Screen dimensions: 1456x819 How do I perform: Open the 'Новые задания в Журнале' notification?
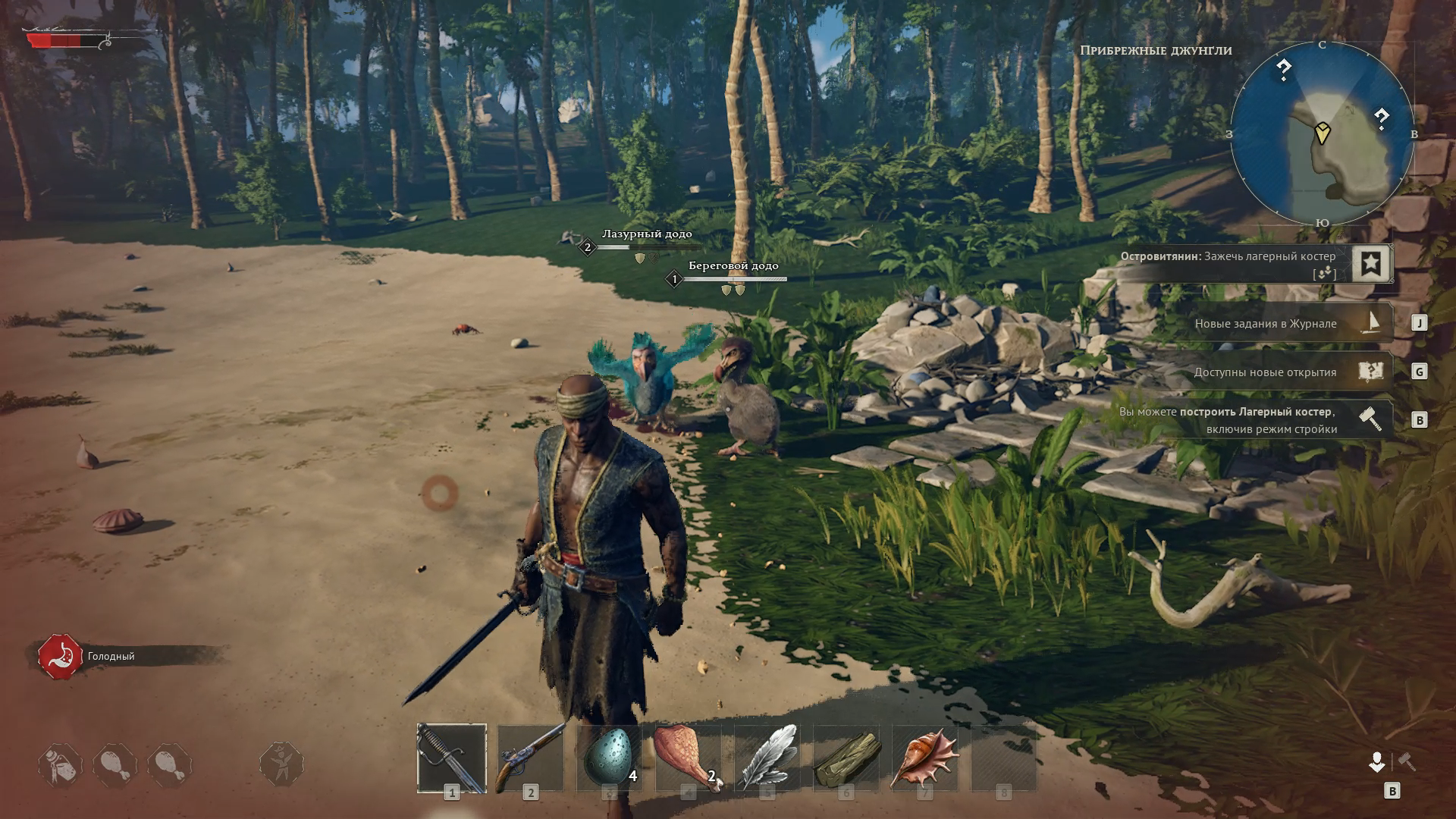point(1289,324)
